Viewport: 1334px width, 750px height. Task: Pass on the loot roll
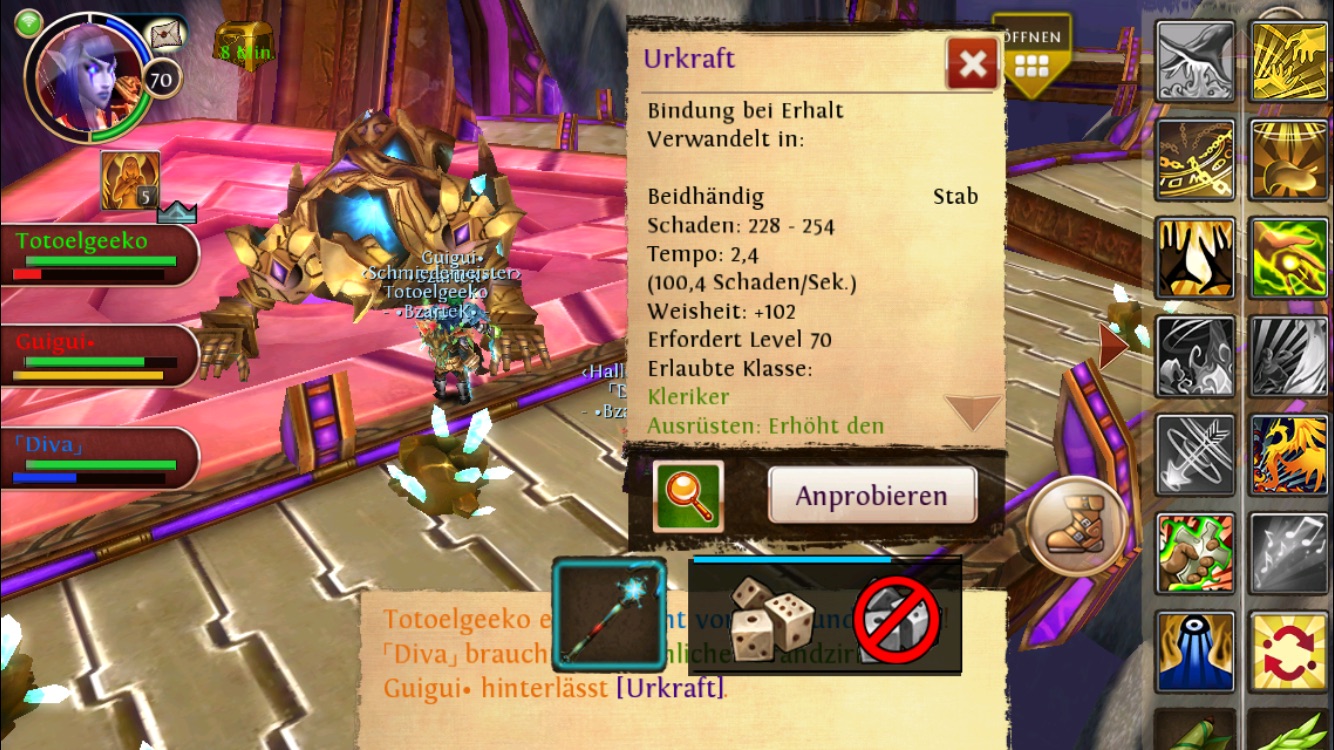[x=897, y=619]
